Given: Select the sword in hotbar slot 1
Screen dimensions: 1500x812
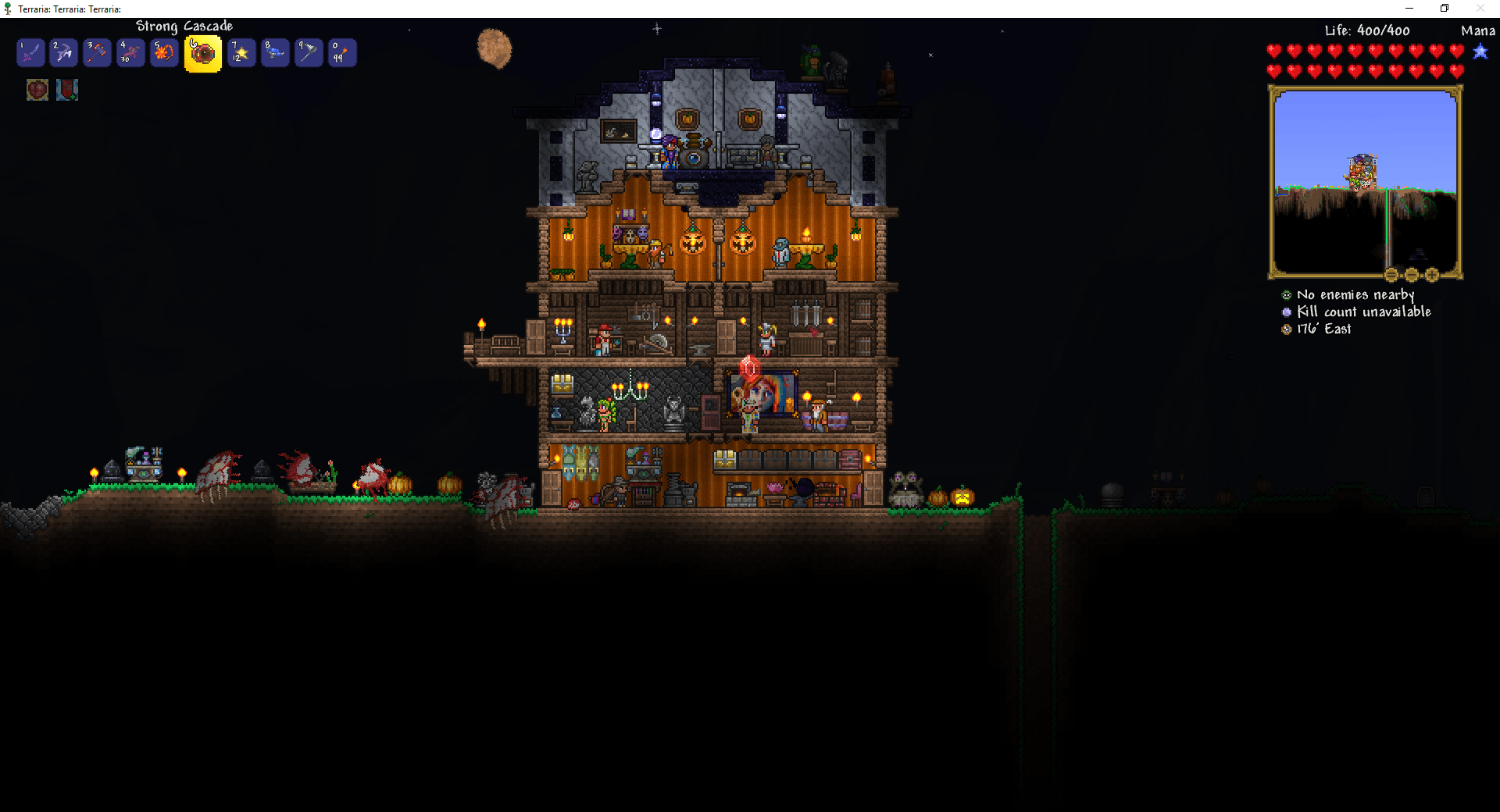Looking at the screenshot, I should point(30,52).
